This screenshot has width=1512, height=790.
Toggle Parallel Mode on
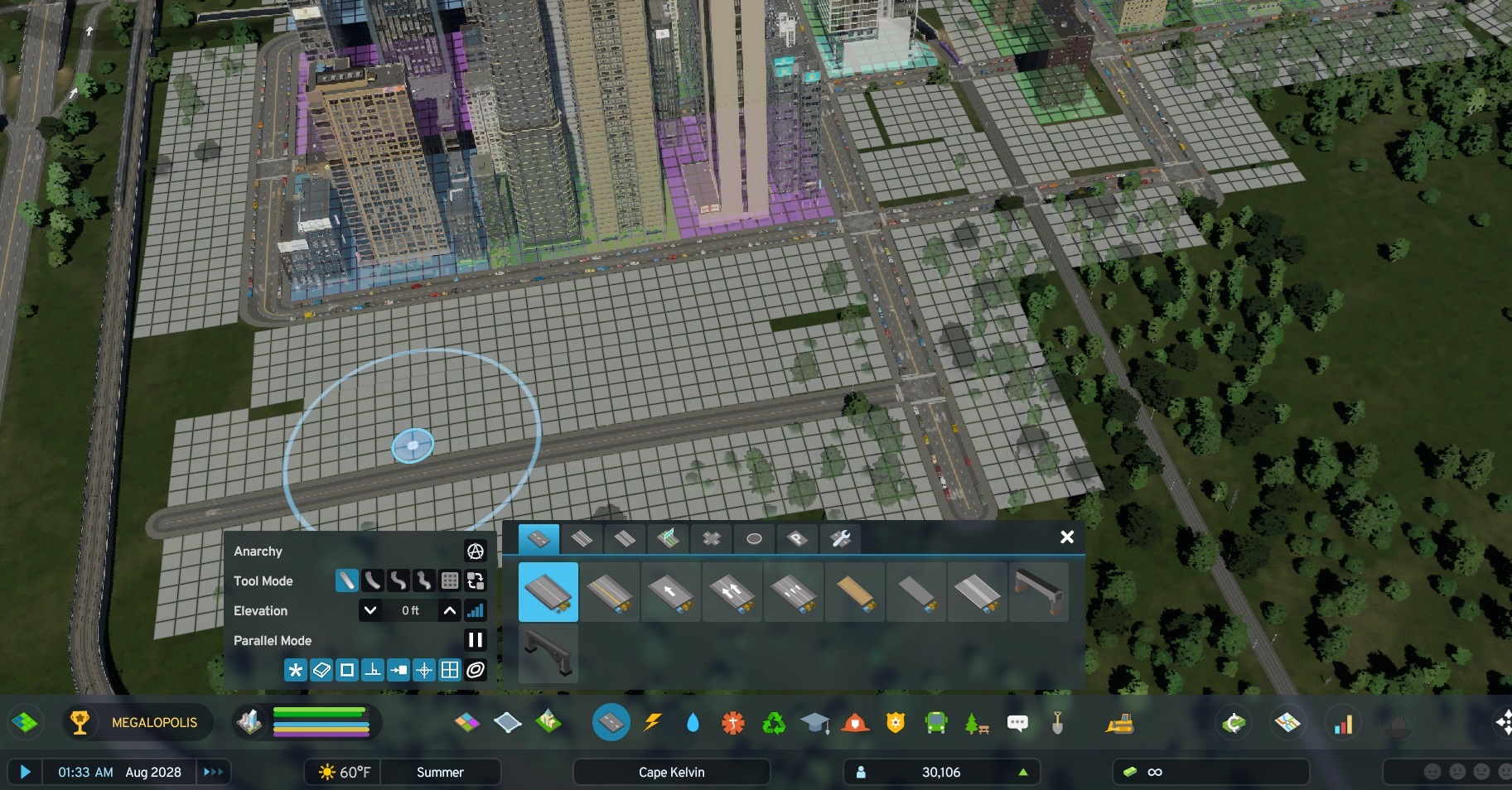pyautogui.click(x=475, y=639)
